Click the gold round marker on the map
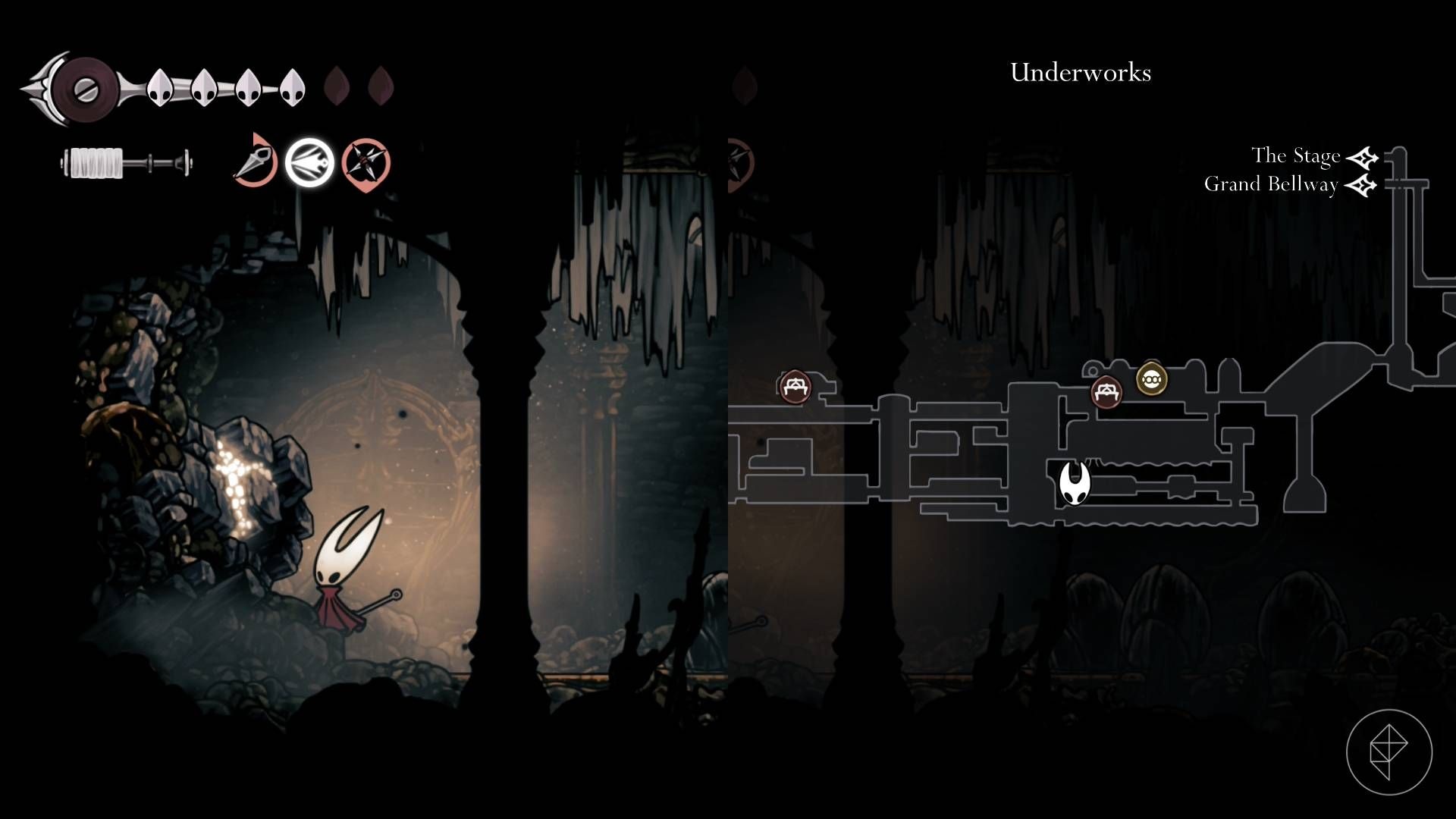 1151,379
